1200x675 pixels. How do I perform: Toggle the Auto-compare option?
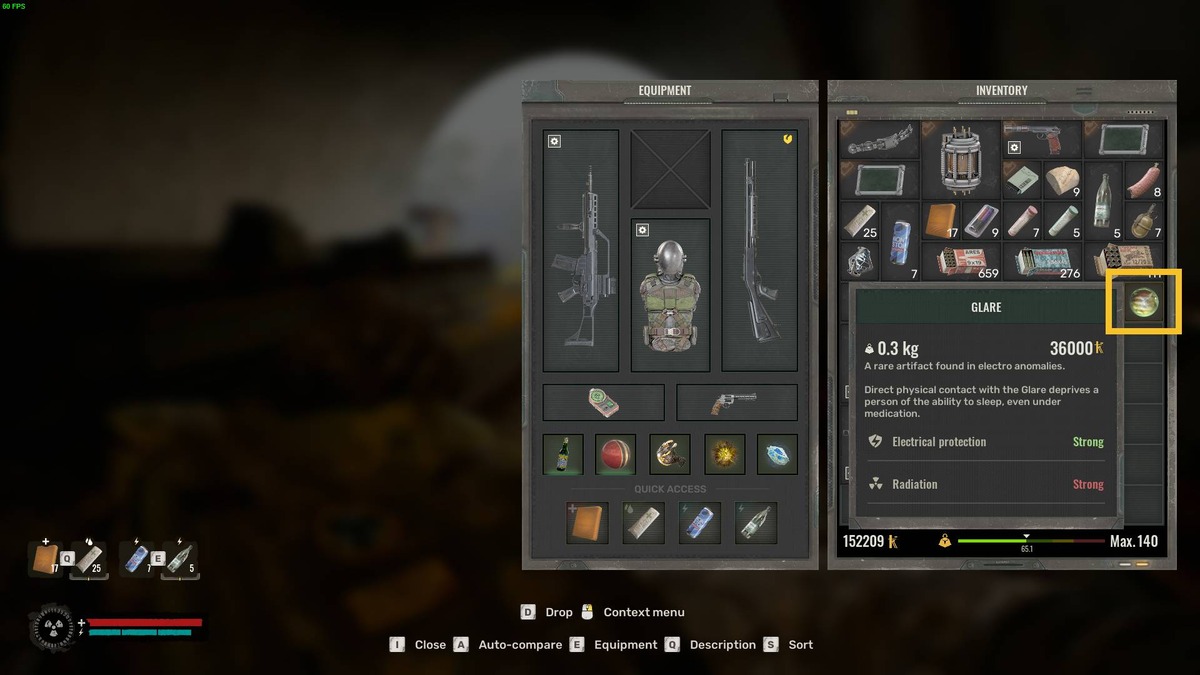point(509,645)
